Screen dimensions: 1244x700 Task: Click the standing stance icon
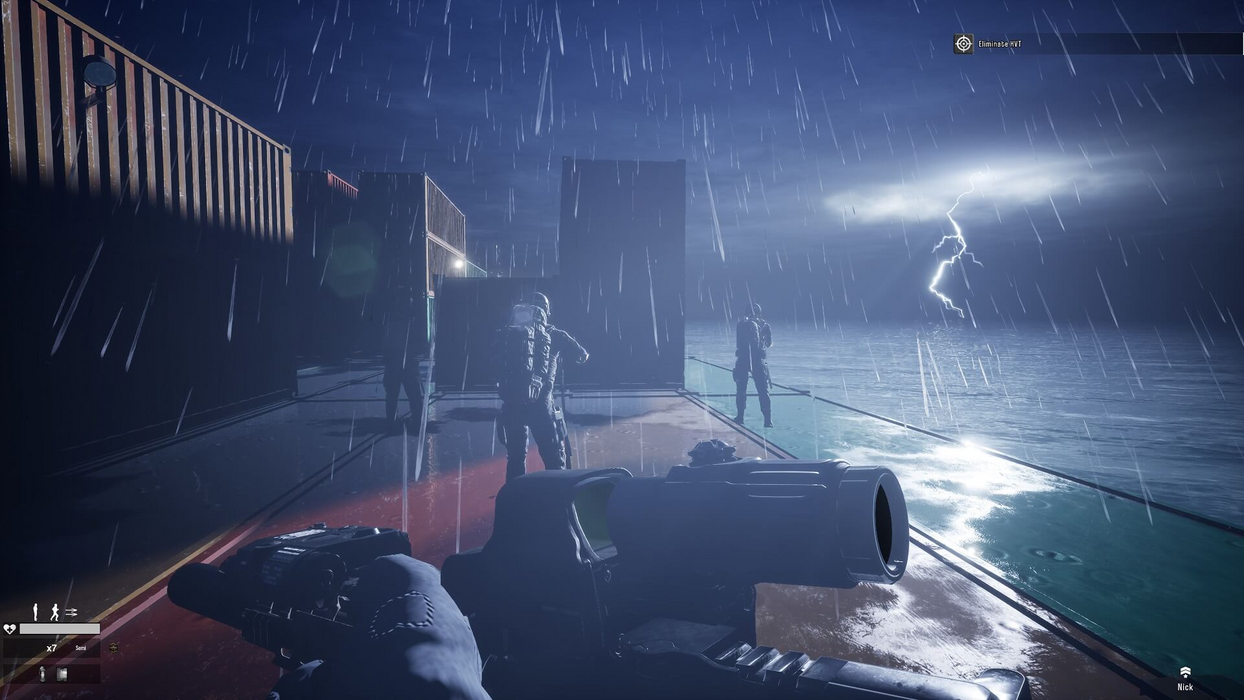36,612
